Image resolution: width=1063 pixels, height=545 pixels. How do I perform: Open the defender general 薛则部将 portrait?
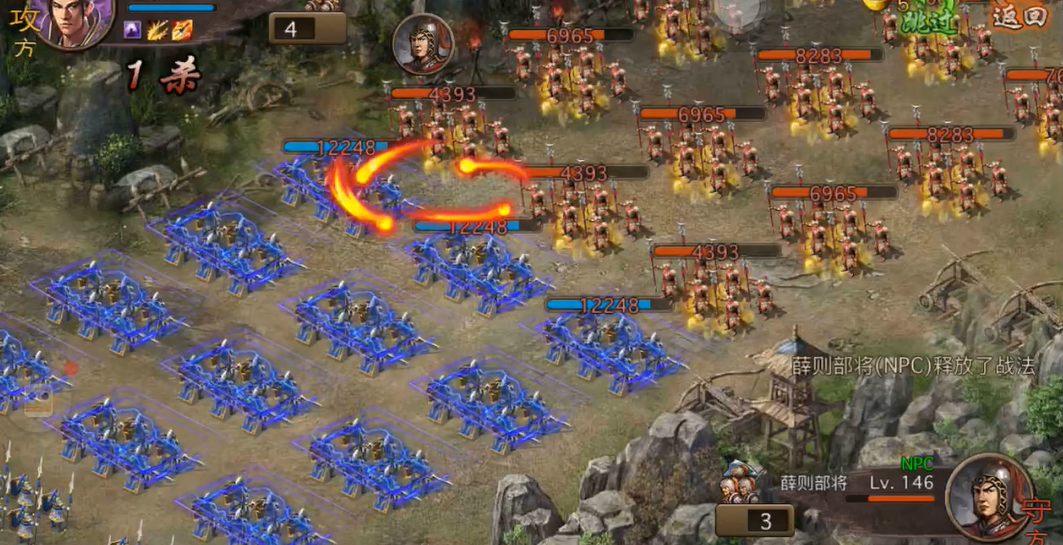click(988, 497)
